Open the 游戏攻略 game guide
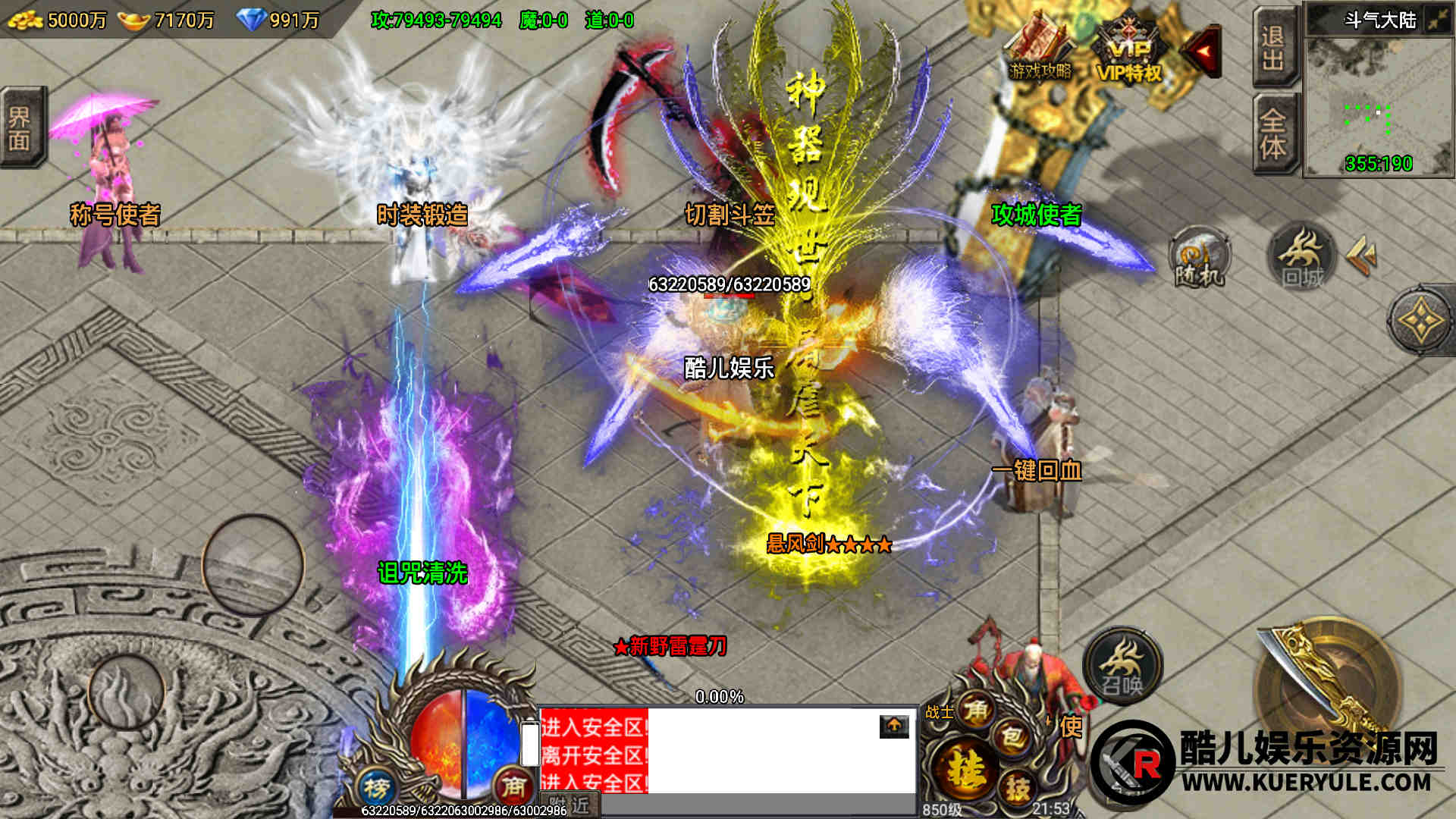 pos(1040,50)
